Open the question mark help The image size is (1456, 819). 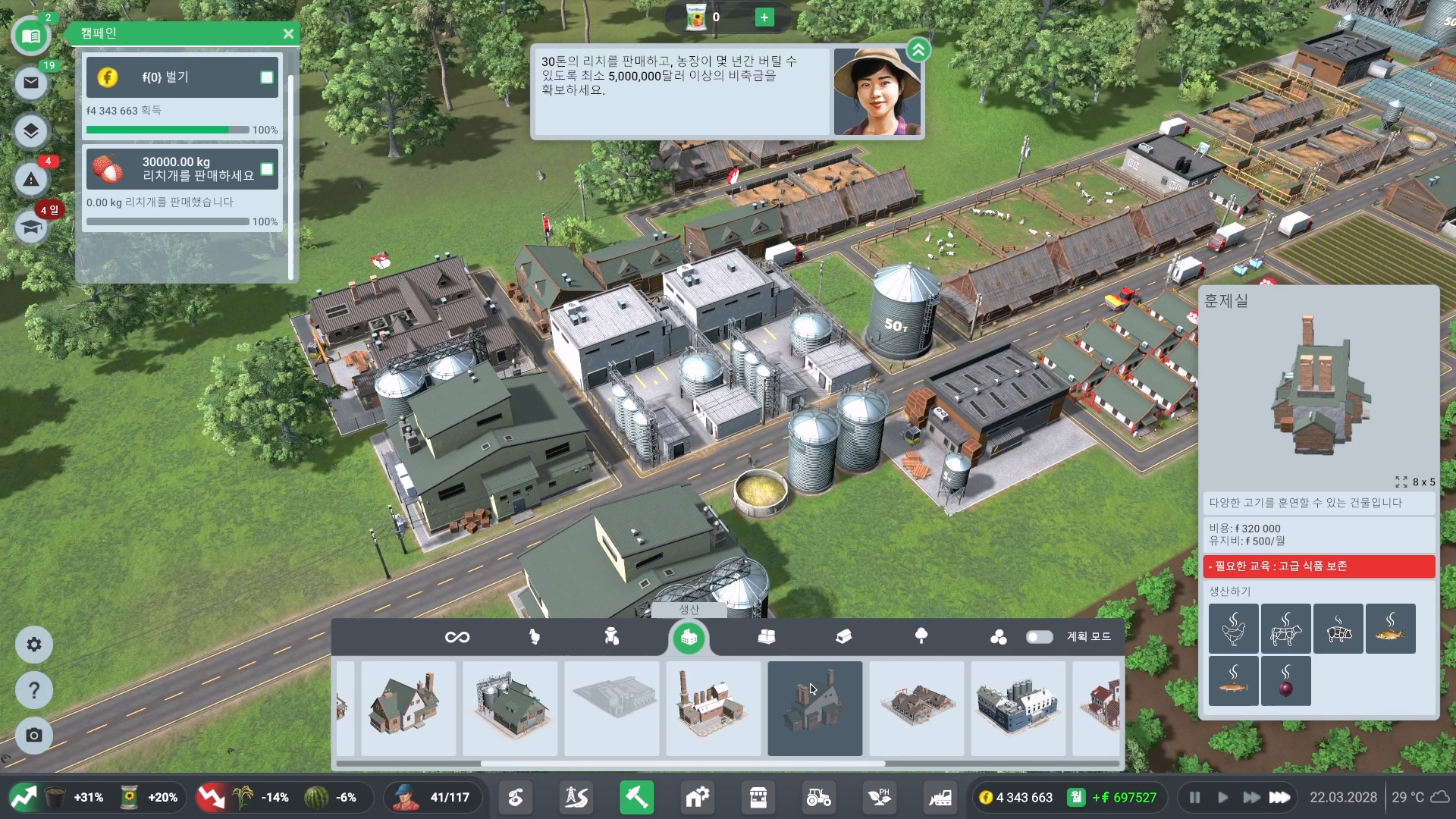[x=34, y=690]
